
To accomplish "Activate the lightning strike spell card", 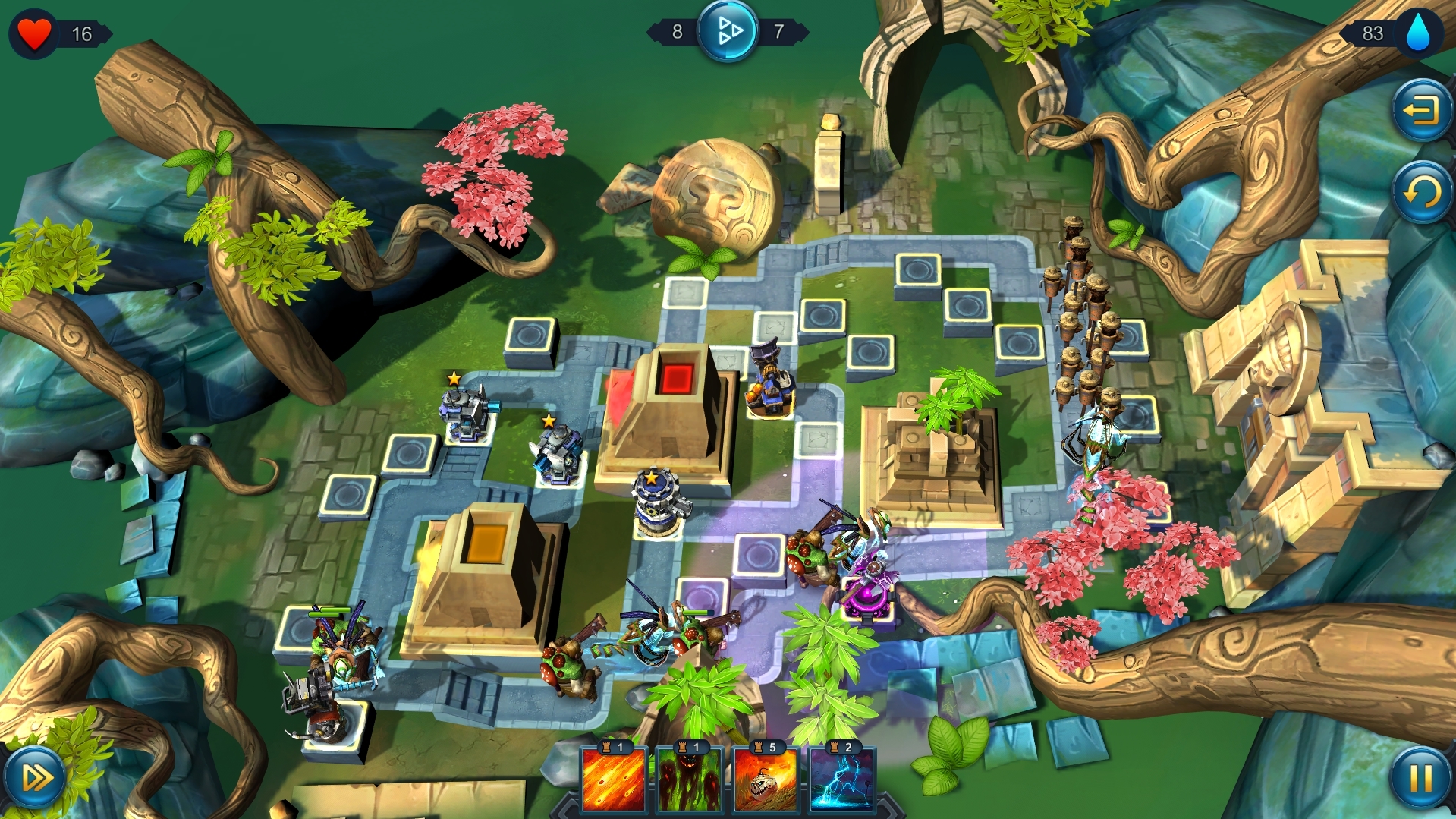I will coord(844,782).
